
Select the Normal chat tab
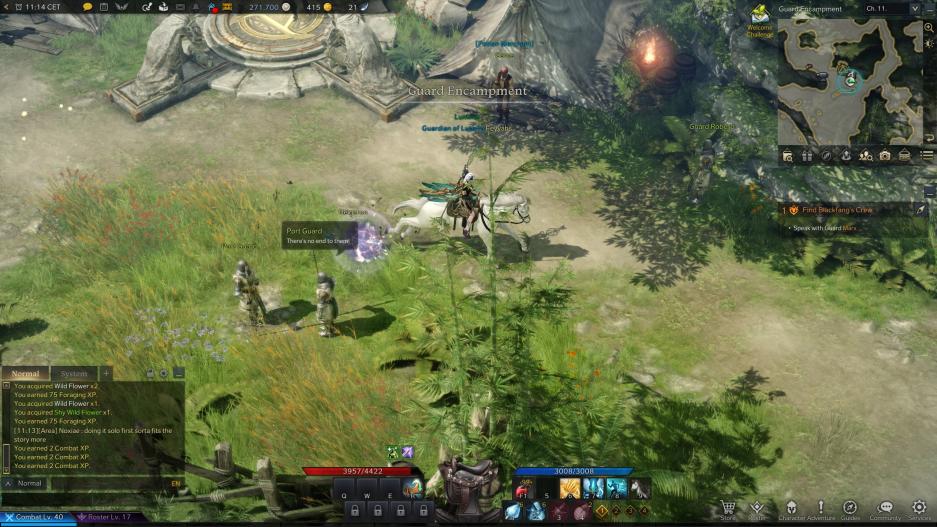click(24, 374)
